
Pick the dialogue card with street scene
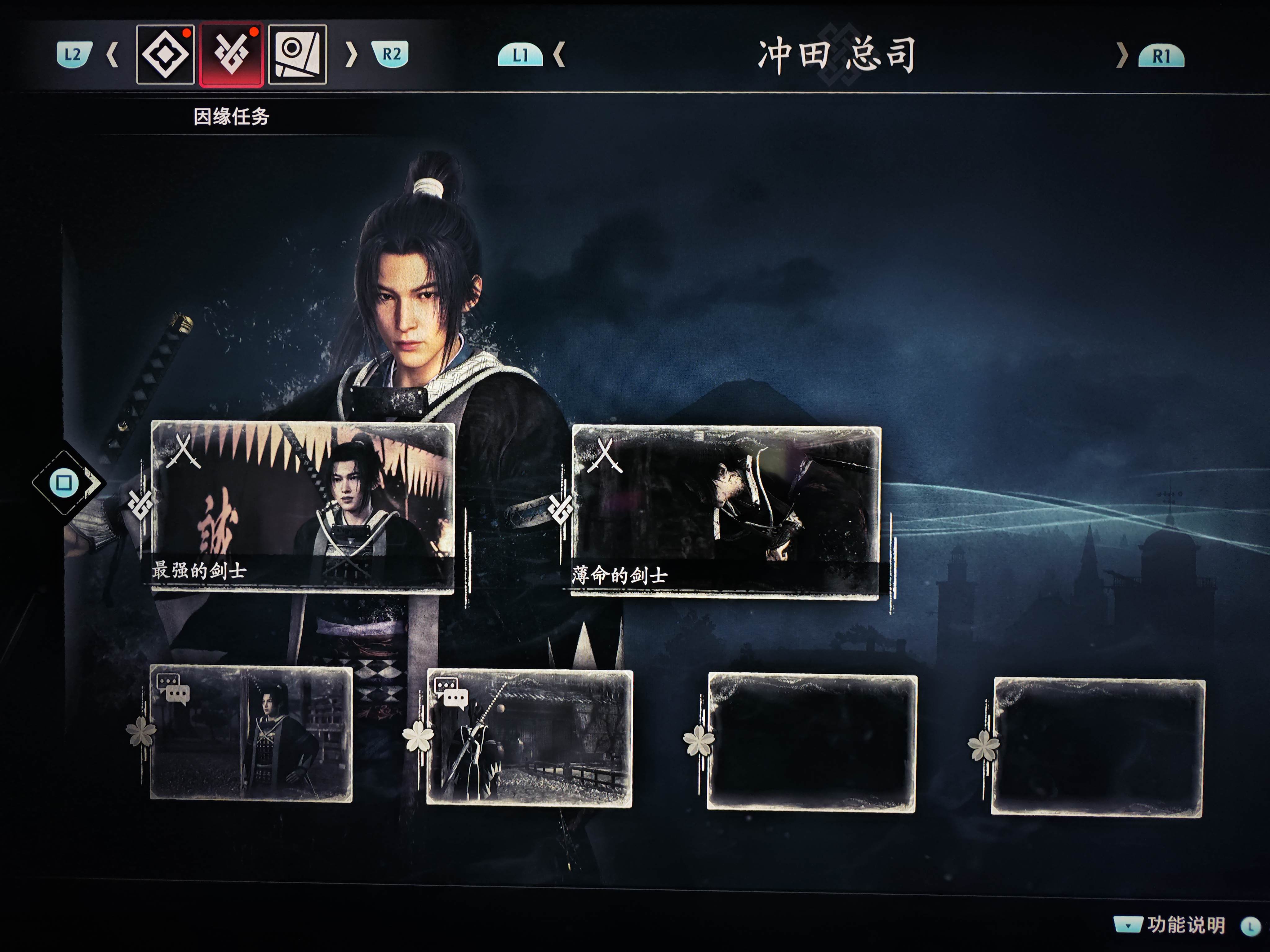pos(529,737)
